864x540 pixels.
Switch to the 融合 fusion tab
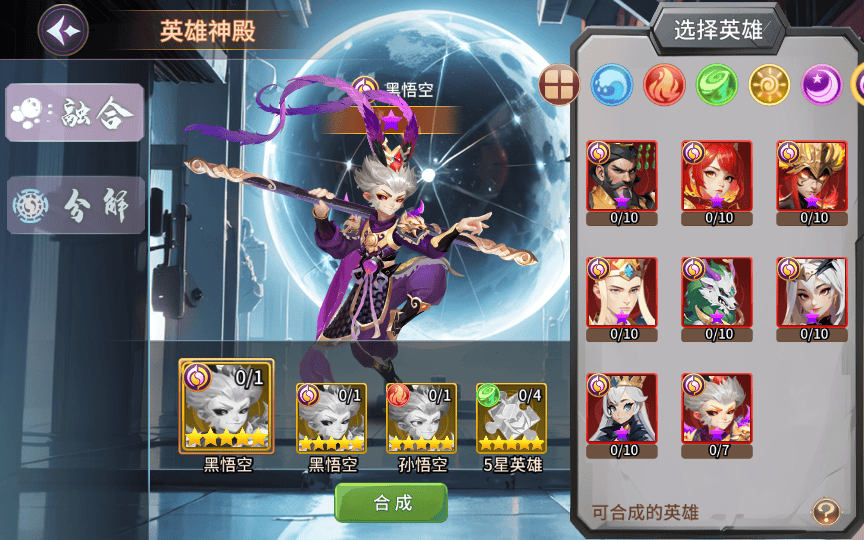pyautogui.click(x=76, y=114)
